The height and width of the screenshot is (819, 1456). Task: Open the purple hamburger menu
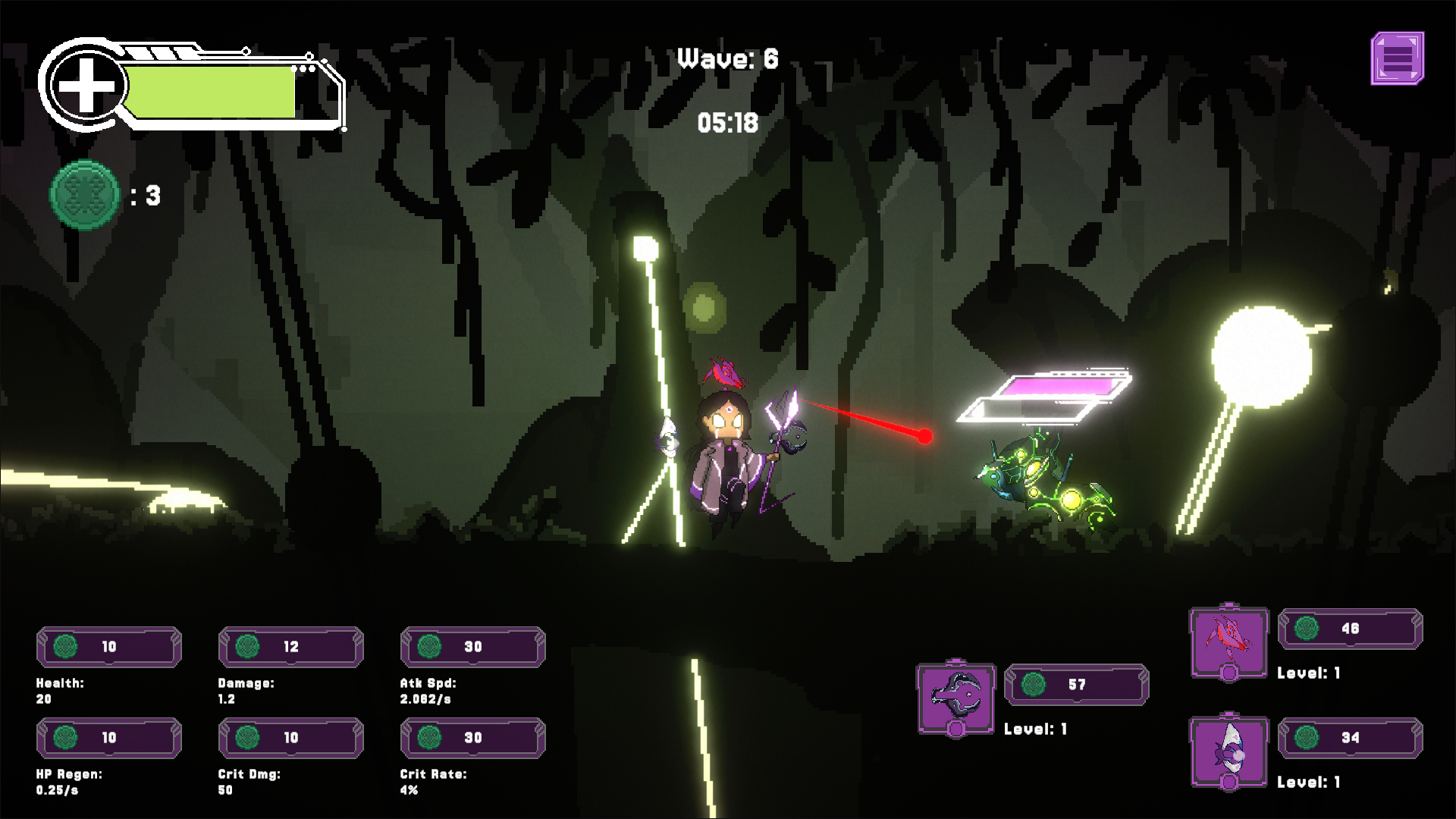tap(1397, 58)
